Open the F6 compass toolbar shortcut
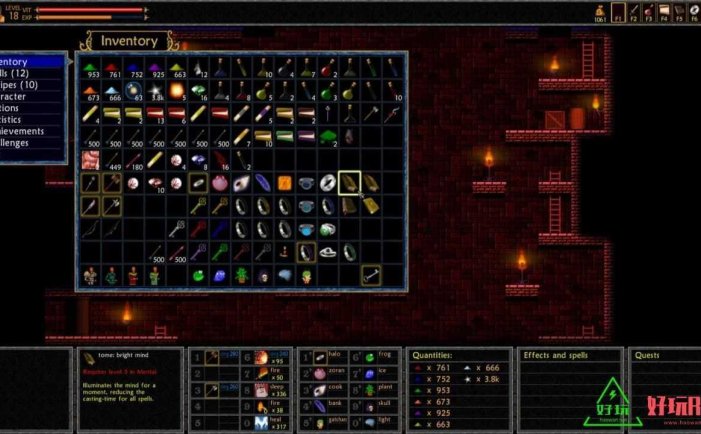Image resolution: width=701 pixels, height=434 pixels. (692, 12)
